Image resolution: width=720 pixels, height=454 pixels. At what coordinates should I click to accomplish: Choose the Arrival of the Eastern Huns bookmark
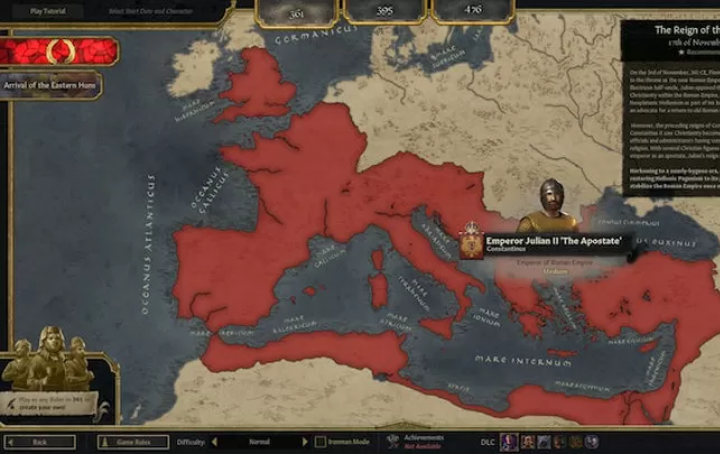tap(52, 84)
